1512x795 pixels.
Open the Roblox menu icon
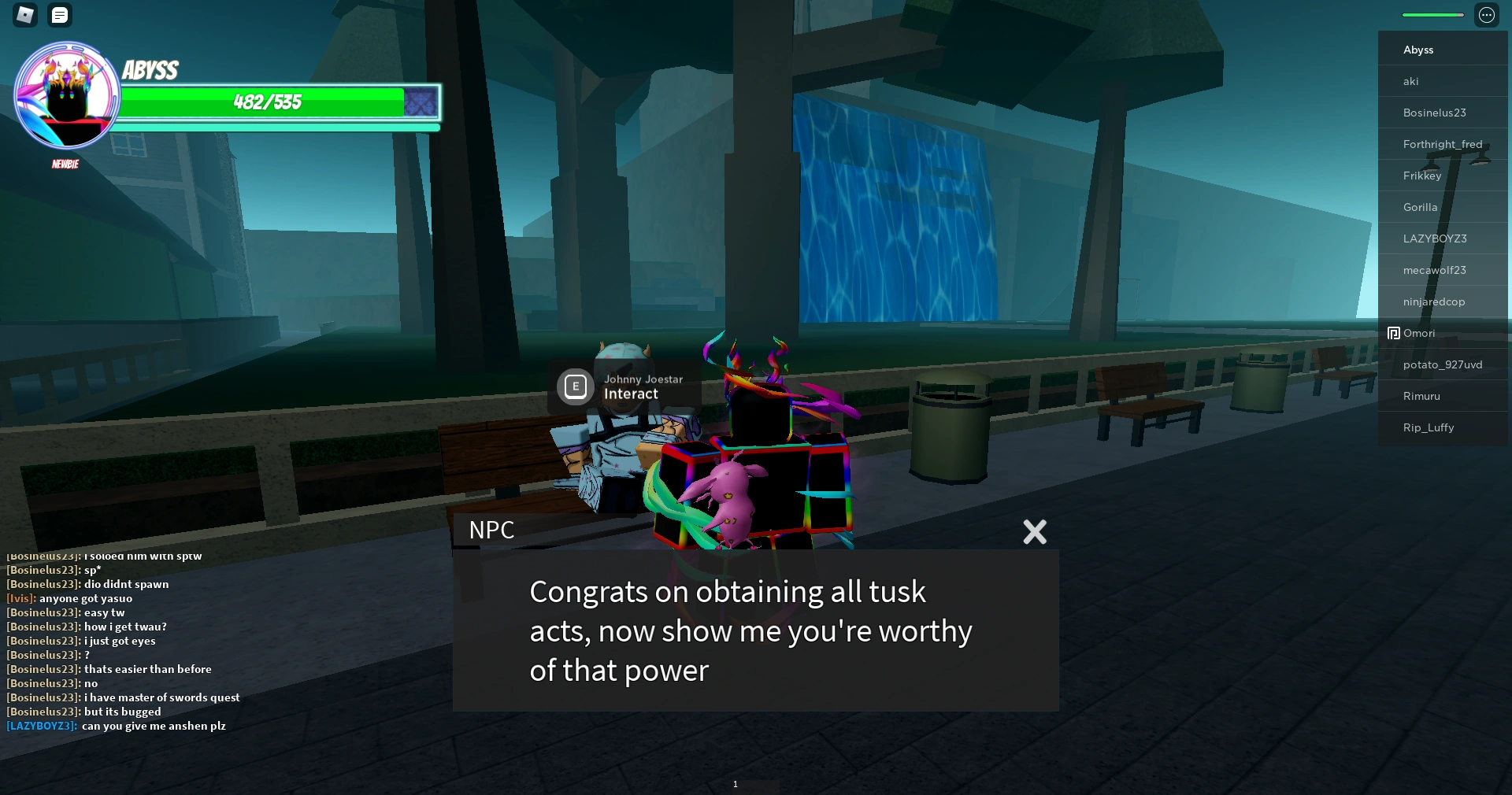(x=24, y=15)
